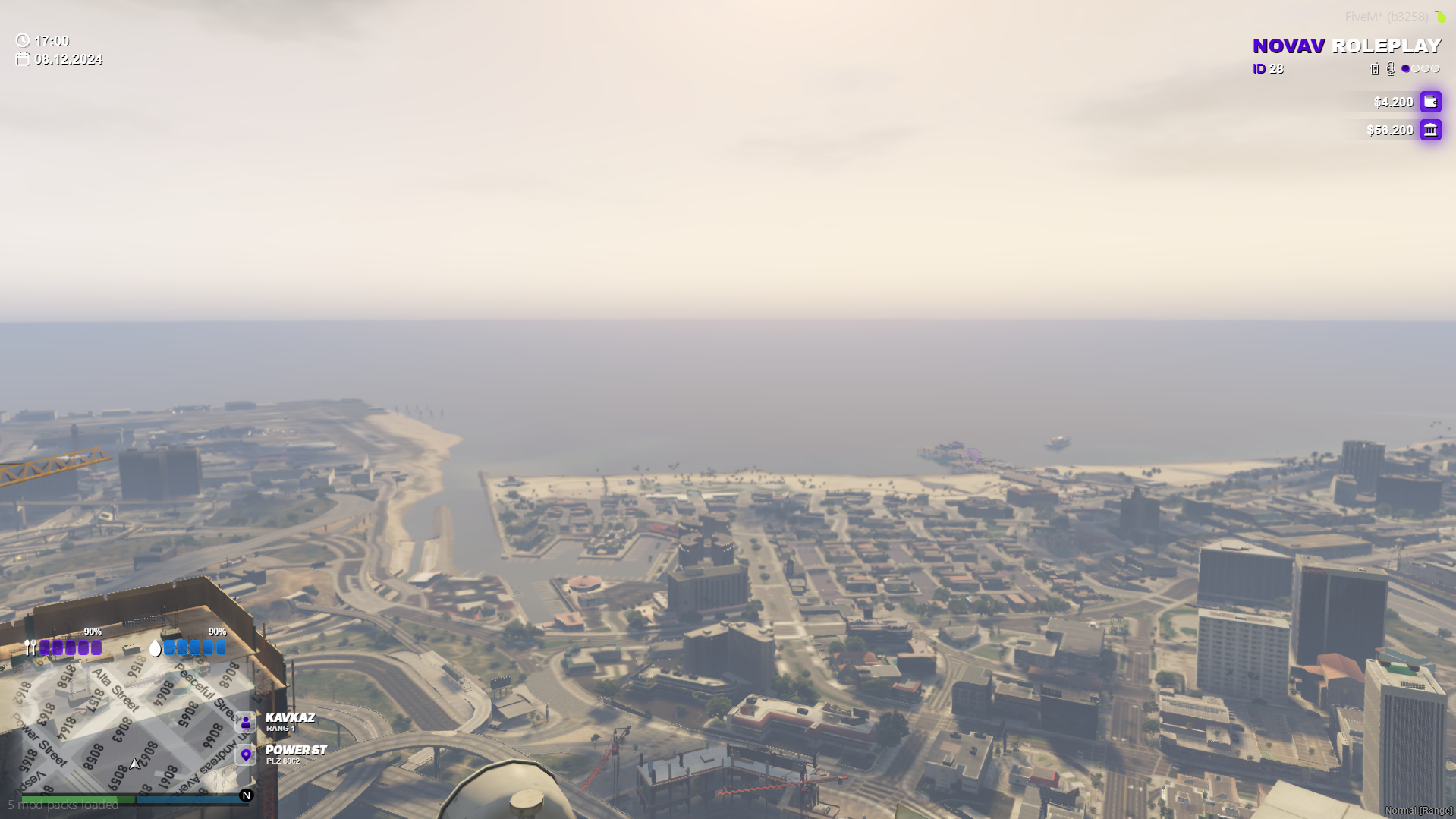Click the Power St location pin icon
Image resolution: width=1456 pixels, height=819 pixels.
246,755
